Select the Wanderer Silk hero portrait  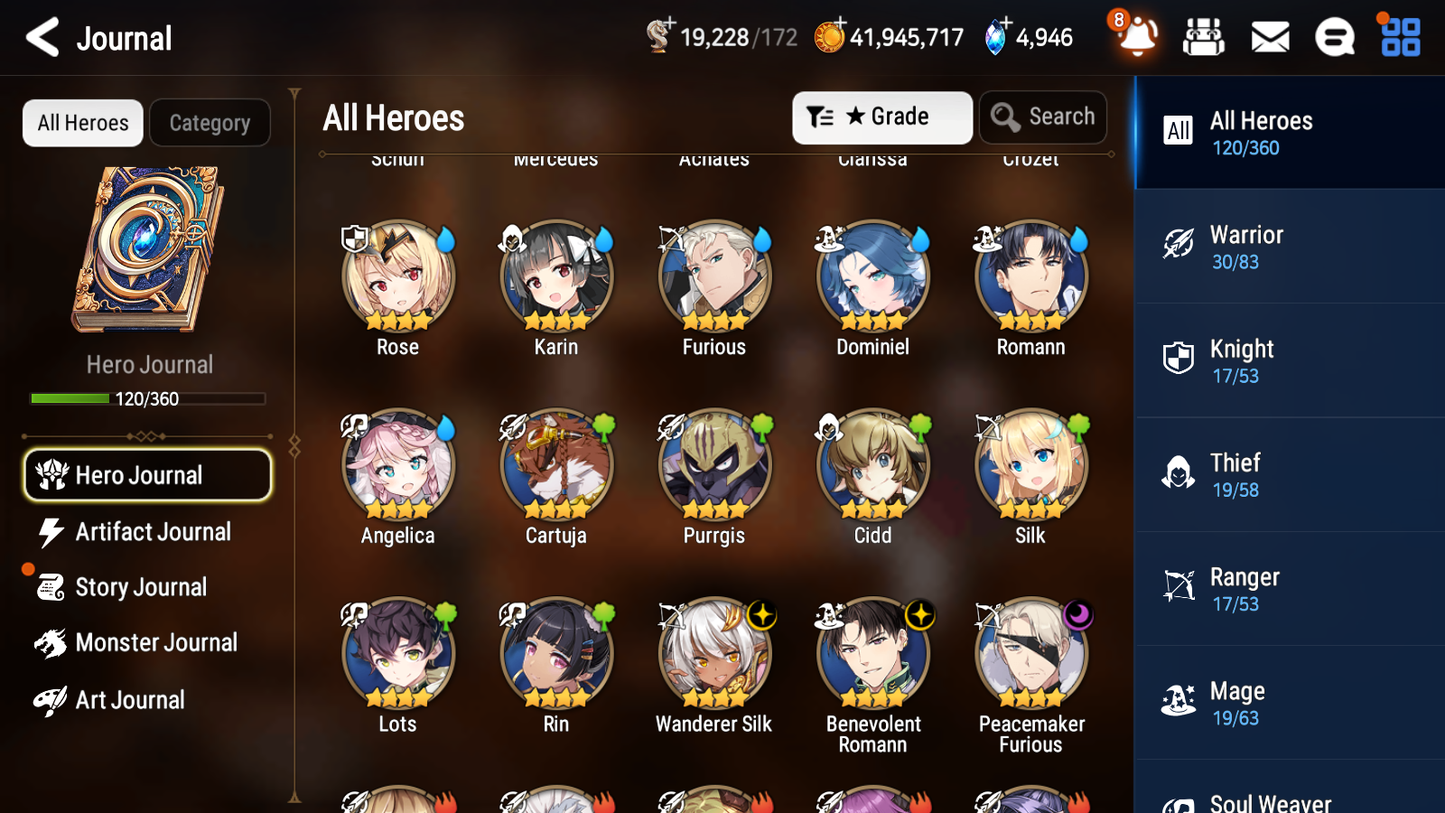(714, 653)
